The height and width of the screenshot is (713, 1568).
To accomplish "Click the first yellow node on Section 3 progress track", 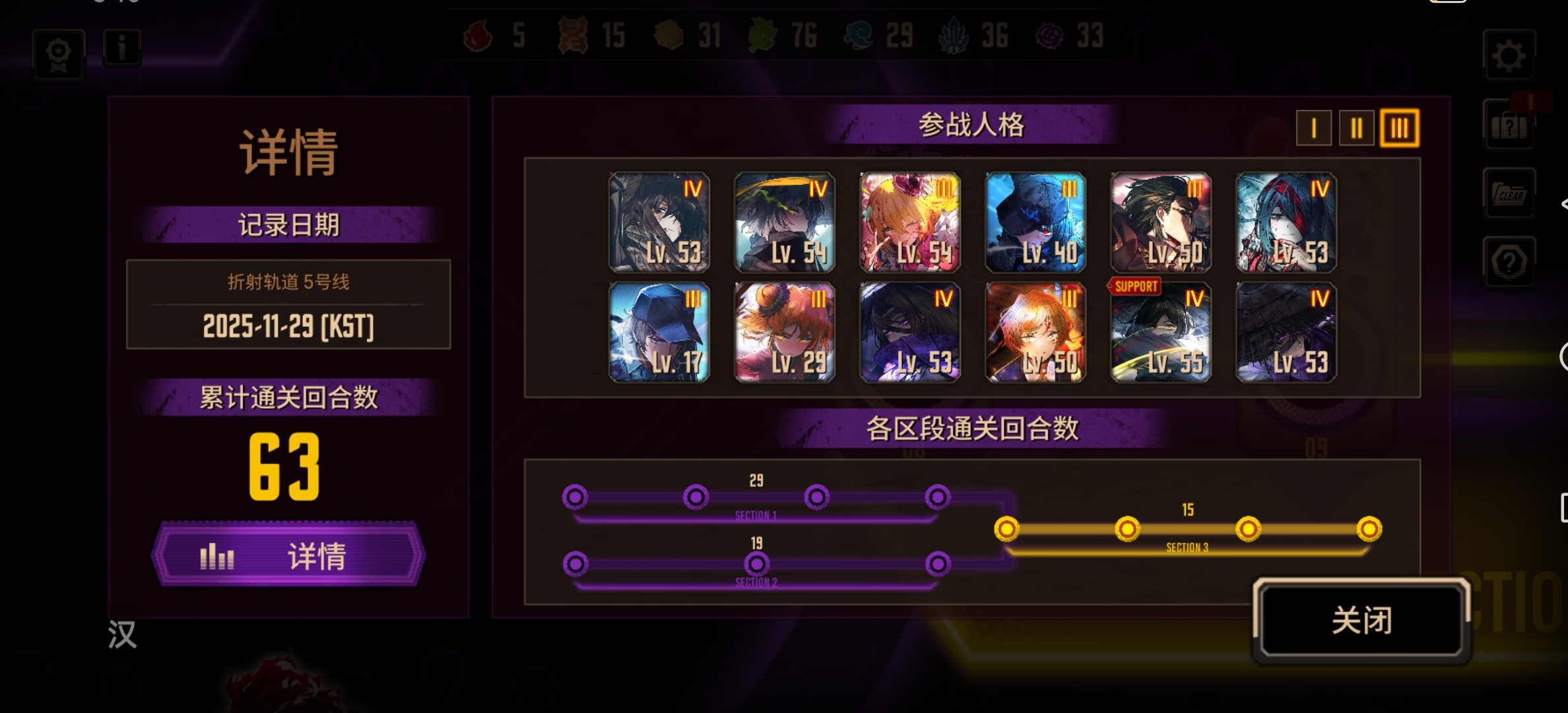I will click(x=1007, y=528).
